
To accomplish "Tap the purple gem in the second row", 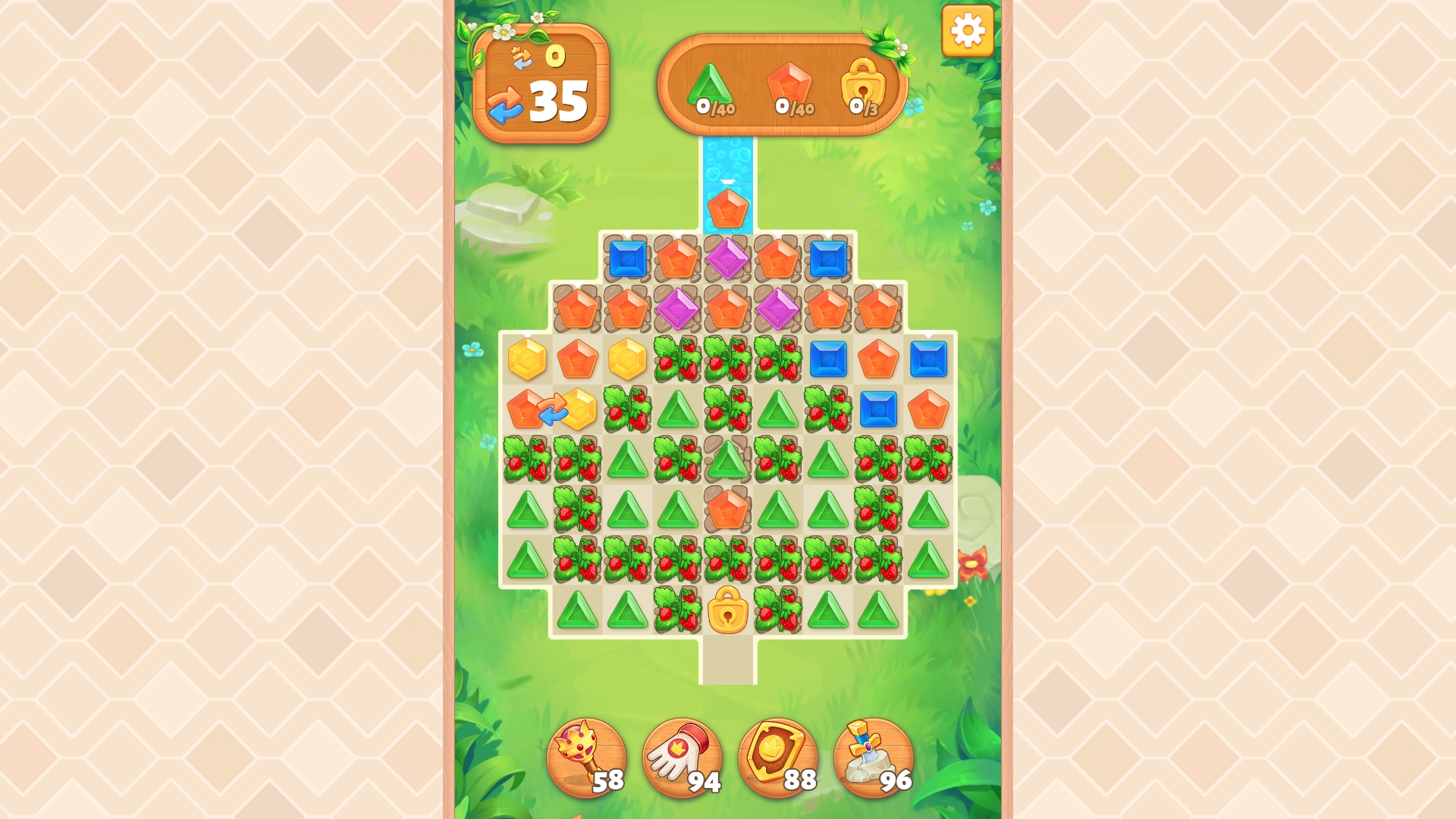I will [679, 307].
